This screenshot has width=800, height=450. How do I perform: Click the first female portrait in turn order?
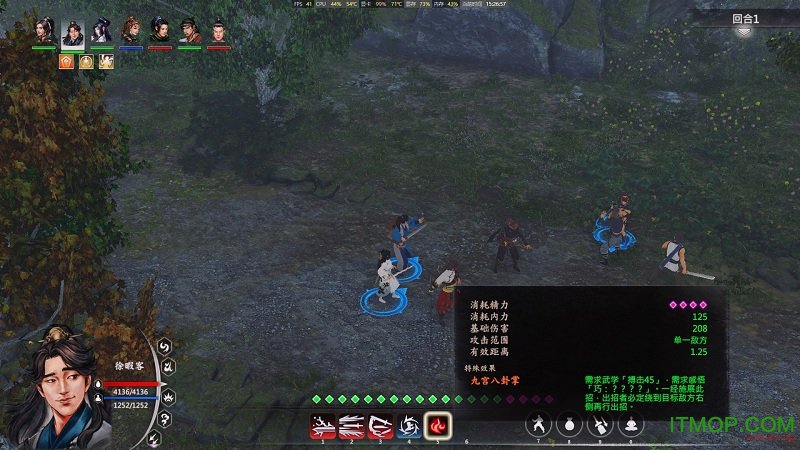(x=43, y=31)
